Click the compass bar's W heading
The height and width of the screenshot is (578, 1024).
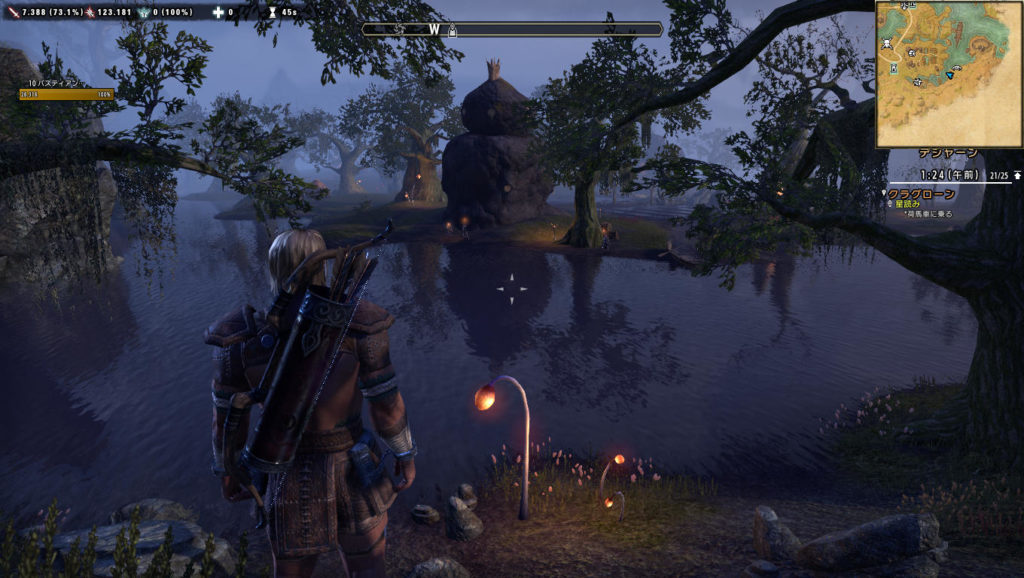click(434, 29)
